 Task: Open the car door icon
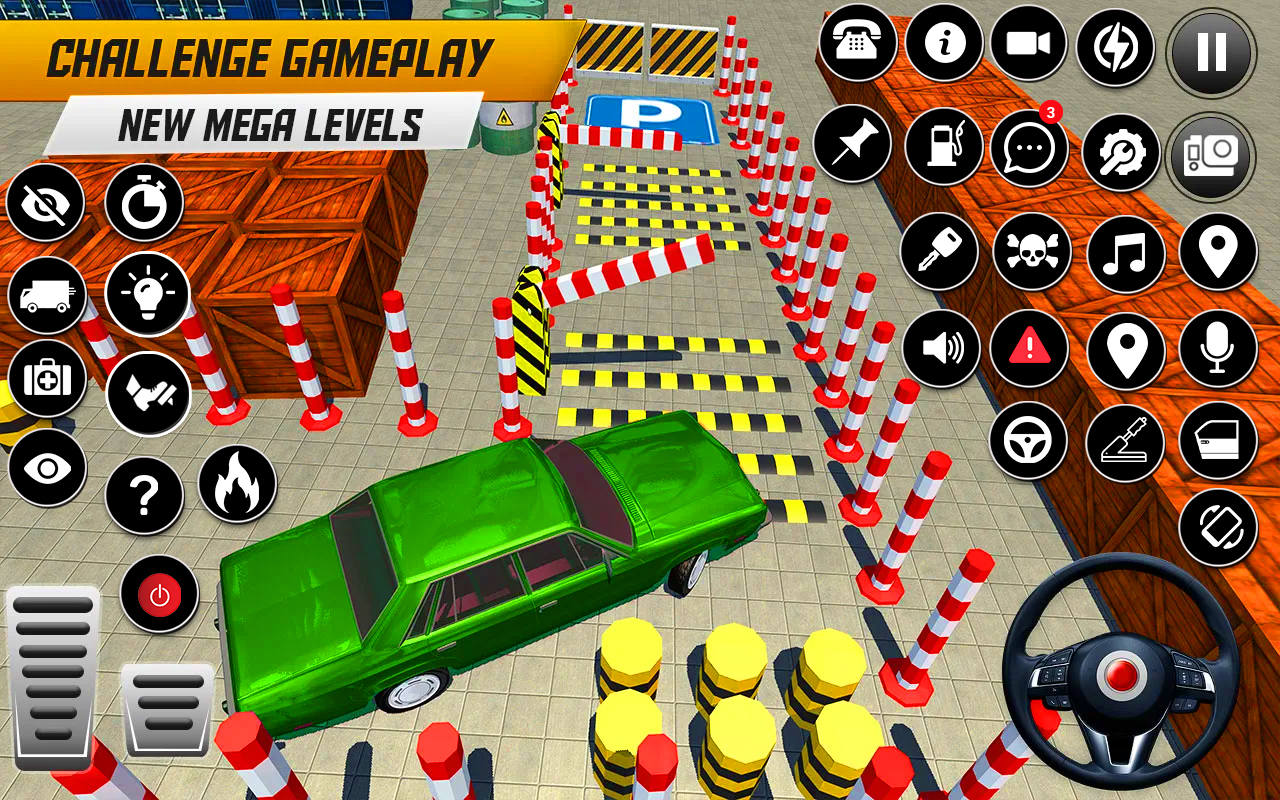click(x=1217, y=440)
